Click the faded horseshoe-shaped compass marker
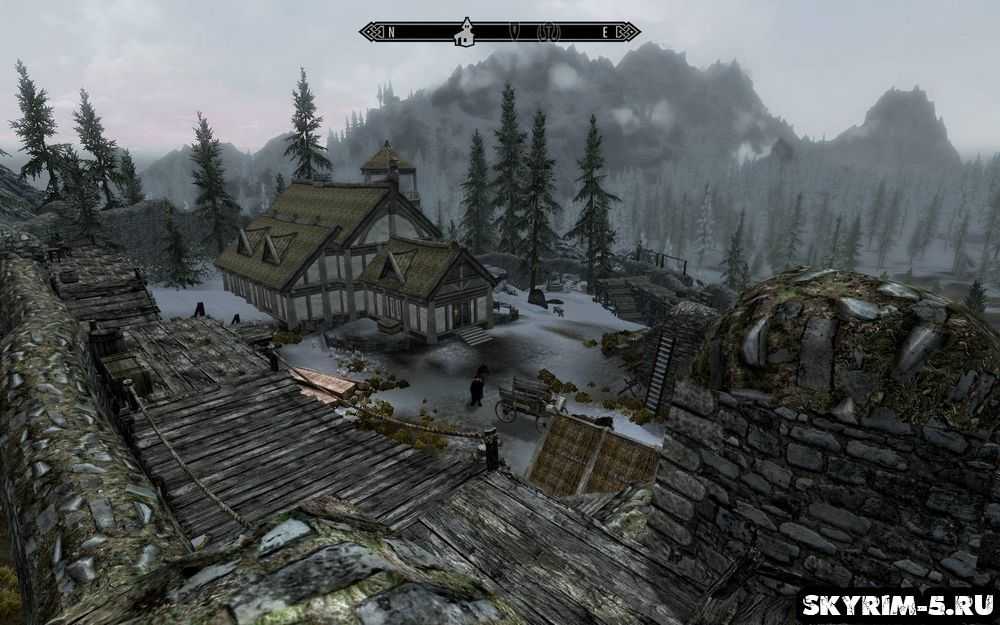This screenshot has height=625, width=1000. click(x=547, y=32)
